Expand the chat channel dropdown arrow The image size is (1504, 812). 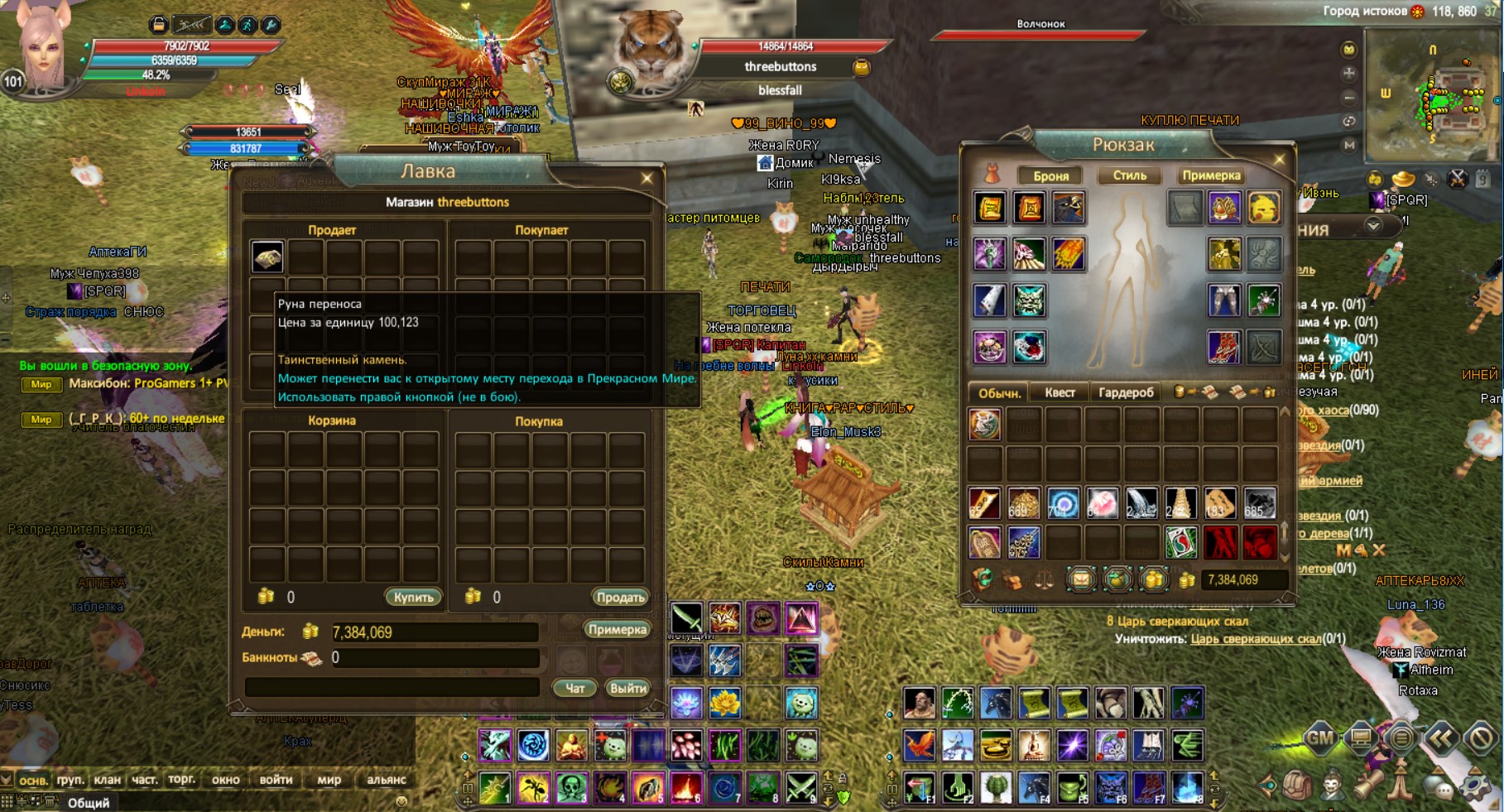pos(7,780)
